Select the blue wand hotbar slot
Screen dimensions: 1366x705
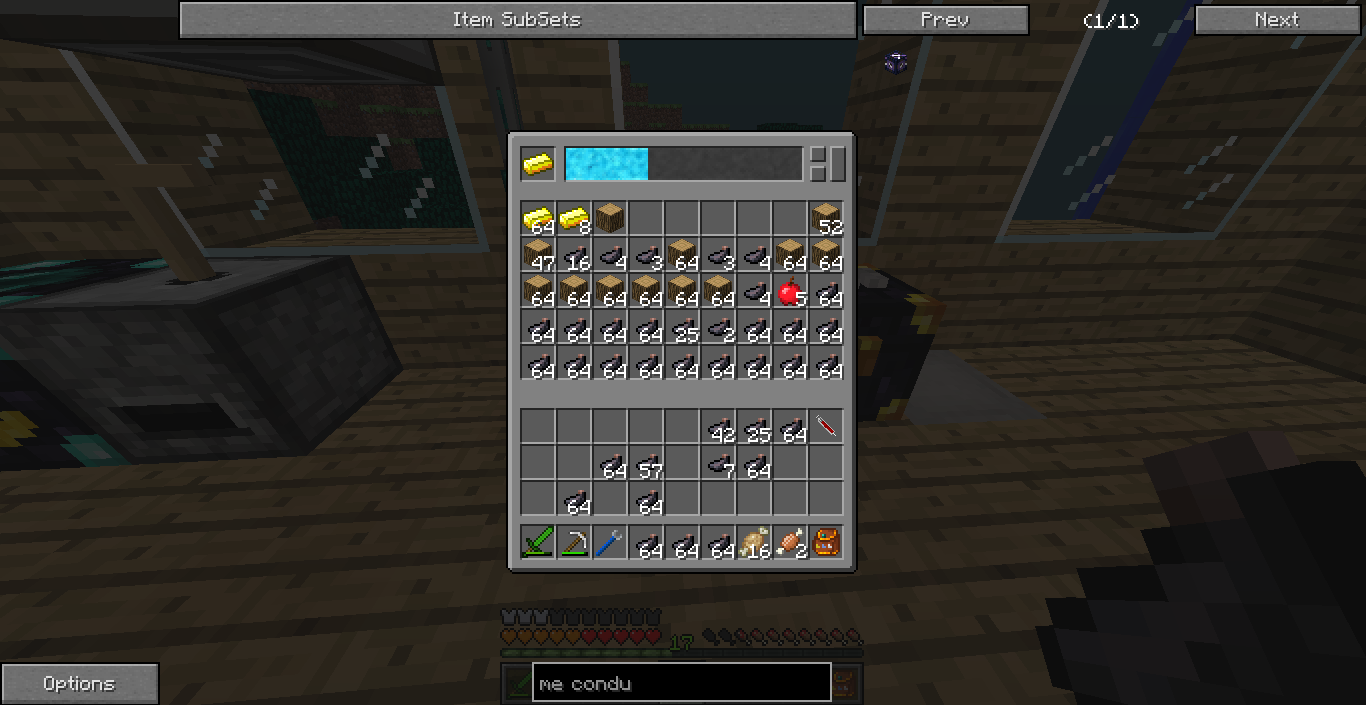[610, 543]
